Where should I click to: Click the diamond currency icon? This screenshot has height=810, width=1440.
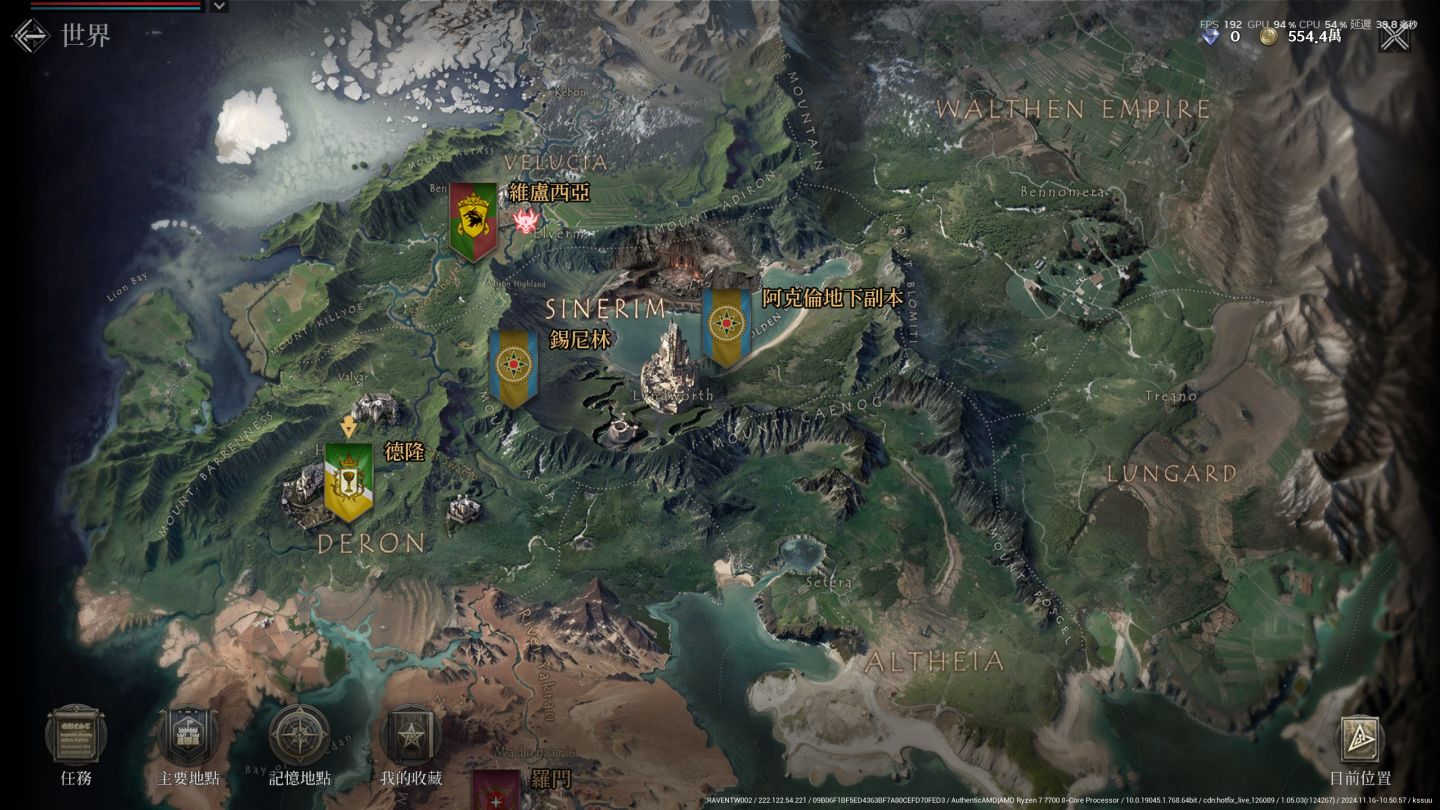point(1211,37)
